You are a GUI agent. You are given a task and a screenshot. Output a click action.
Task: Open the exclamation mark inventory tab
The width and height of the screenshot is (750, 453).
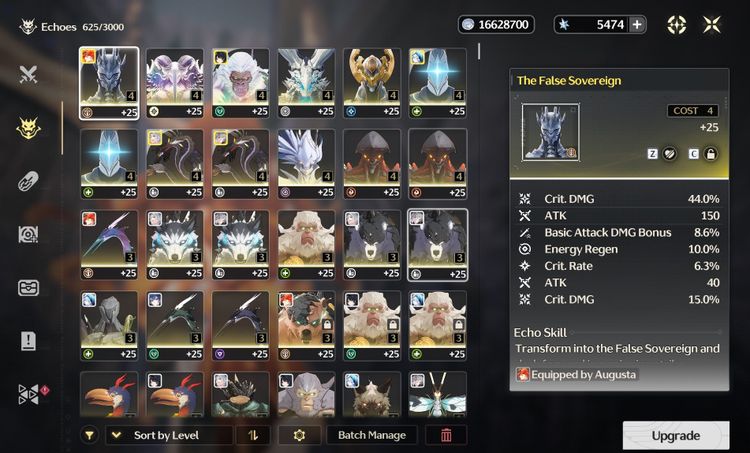[28, 341]
